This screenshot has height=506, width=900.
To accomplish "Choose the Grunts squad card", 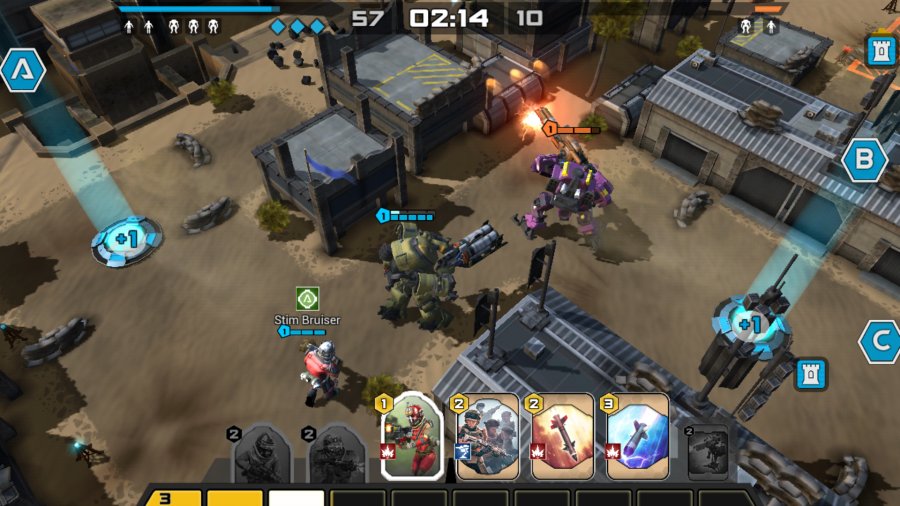I will tap(488, 436).
